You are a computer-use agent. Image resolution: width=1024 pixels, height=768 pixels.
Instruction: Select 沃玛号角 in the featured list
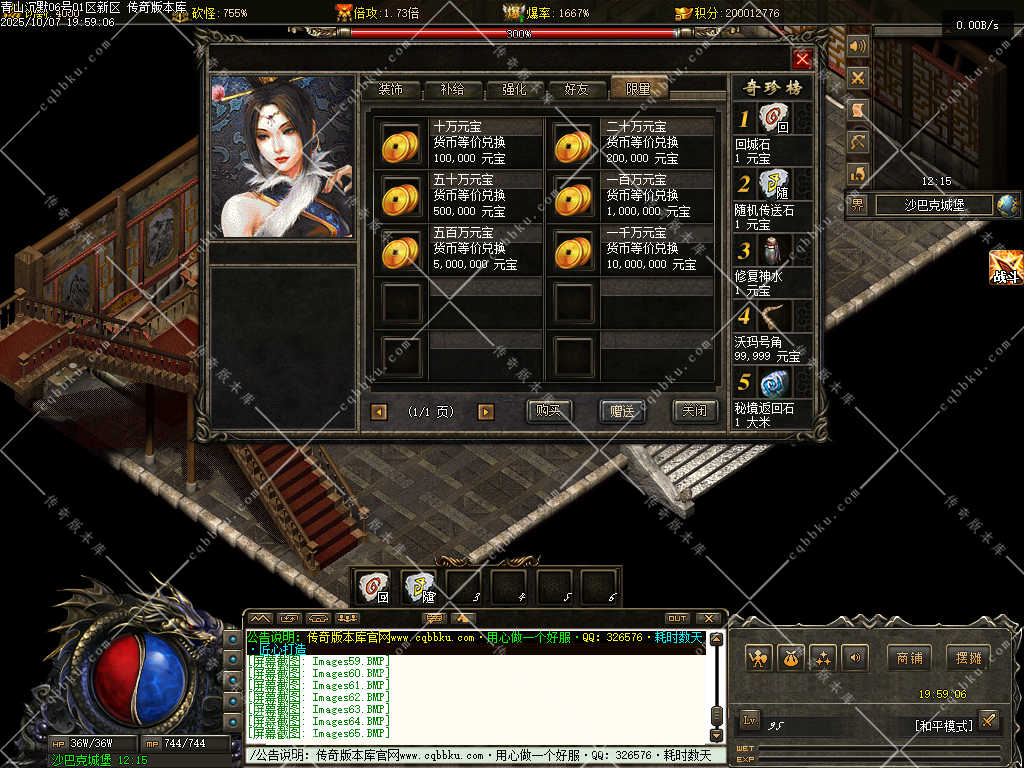pyautogui.click(x=773, y=318)
